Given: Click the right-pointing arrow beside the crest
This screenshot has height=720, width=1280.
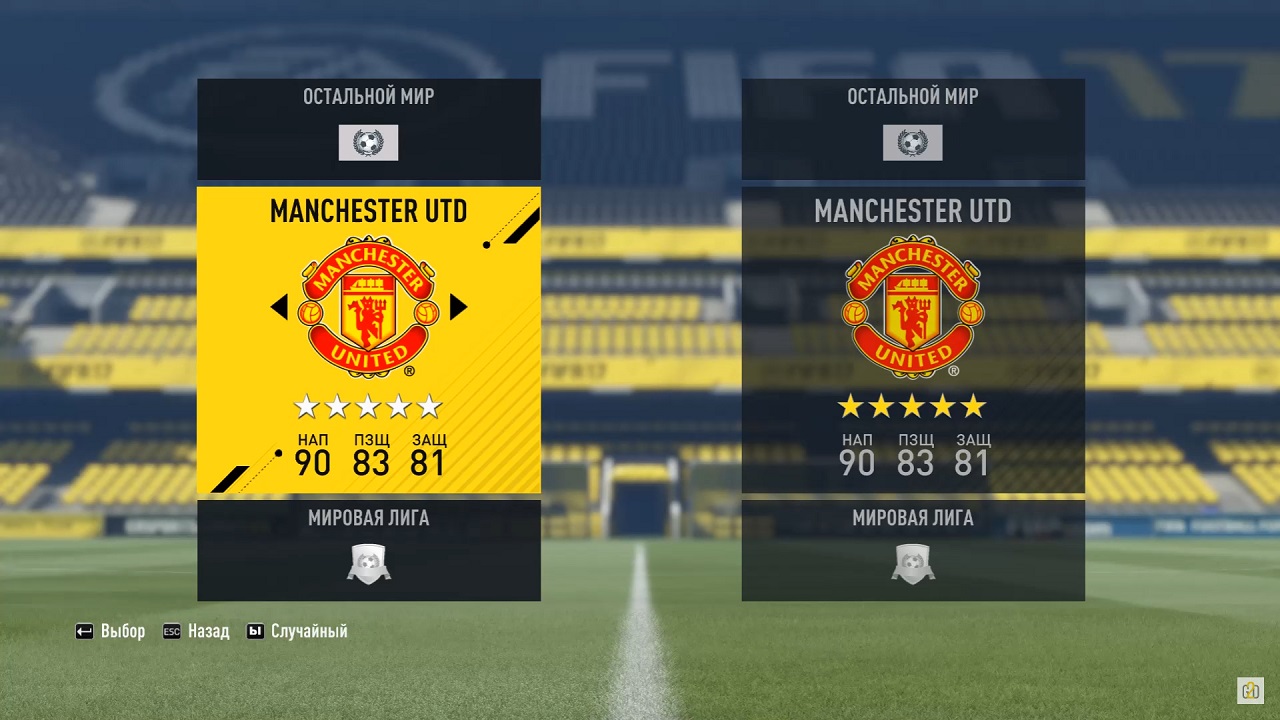Looking at the screenshot, I should coord(459,307).
